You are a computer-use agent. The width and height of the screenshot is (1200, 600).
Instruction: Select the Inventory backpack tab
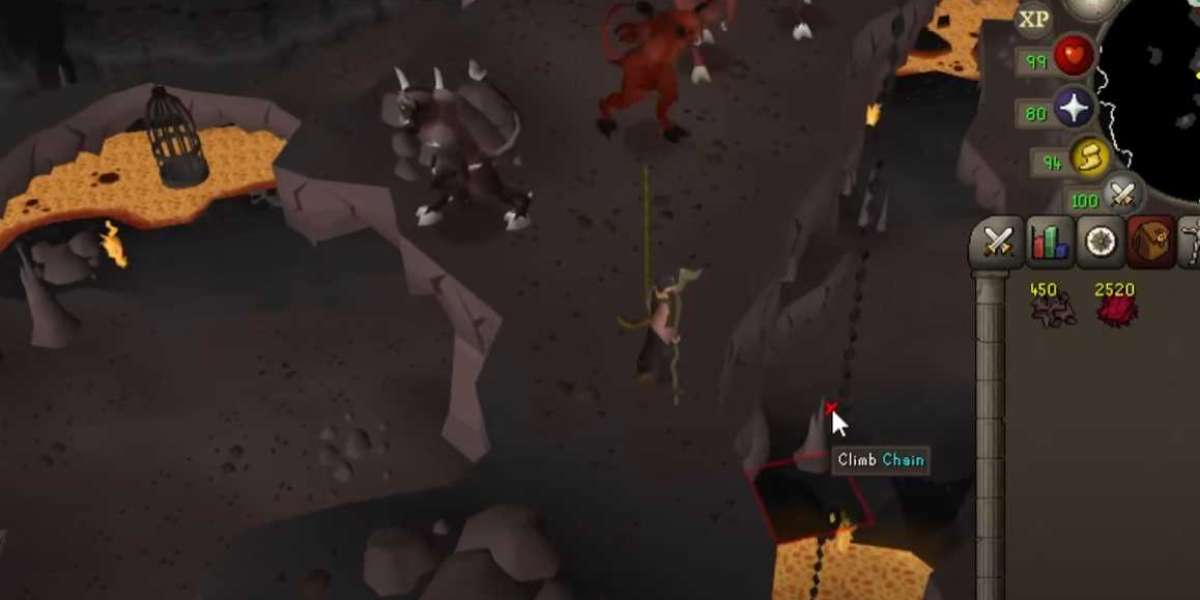click(x=1151, y=242)
